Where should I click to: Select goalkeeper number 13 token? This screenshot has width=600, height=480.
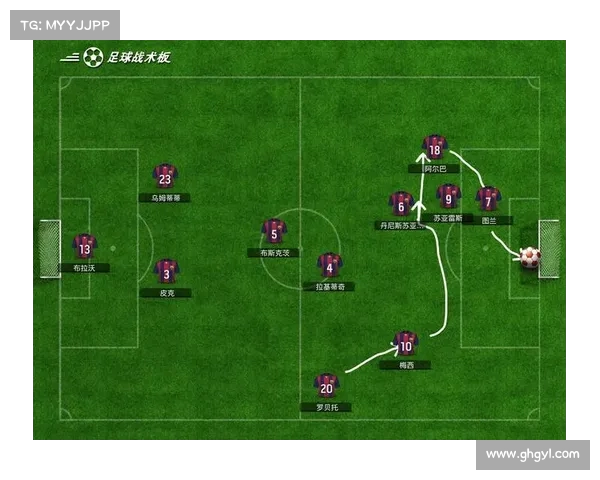pos(84,247)
